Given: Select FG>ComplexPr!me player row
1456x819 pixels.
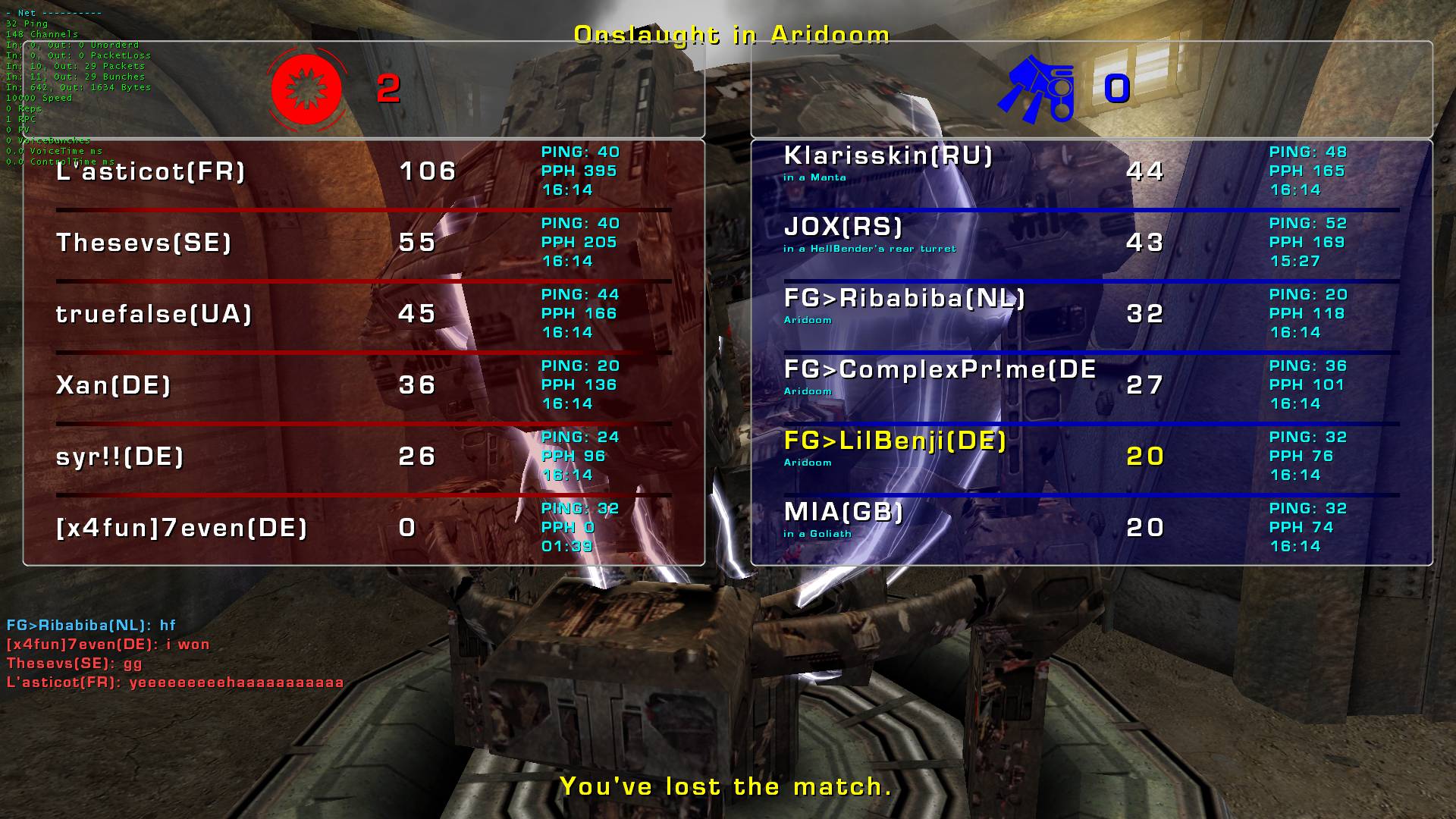Looking at the screenshot, I should tap(940, 370).
